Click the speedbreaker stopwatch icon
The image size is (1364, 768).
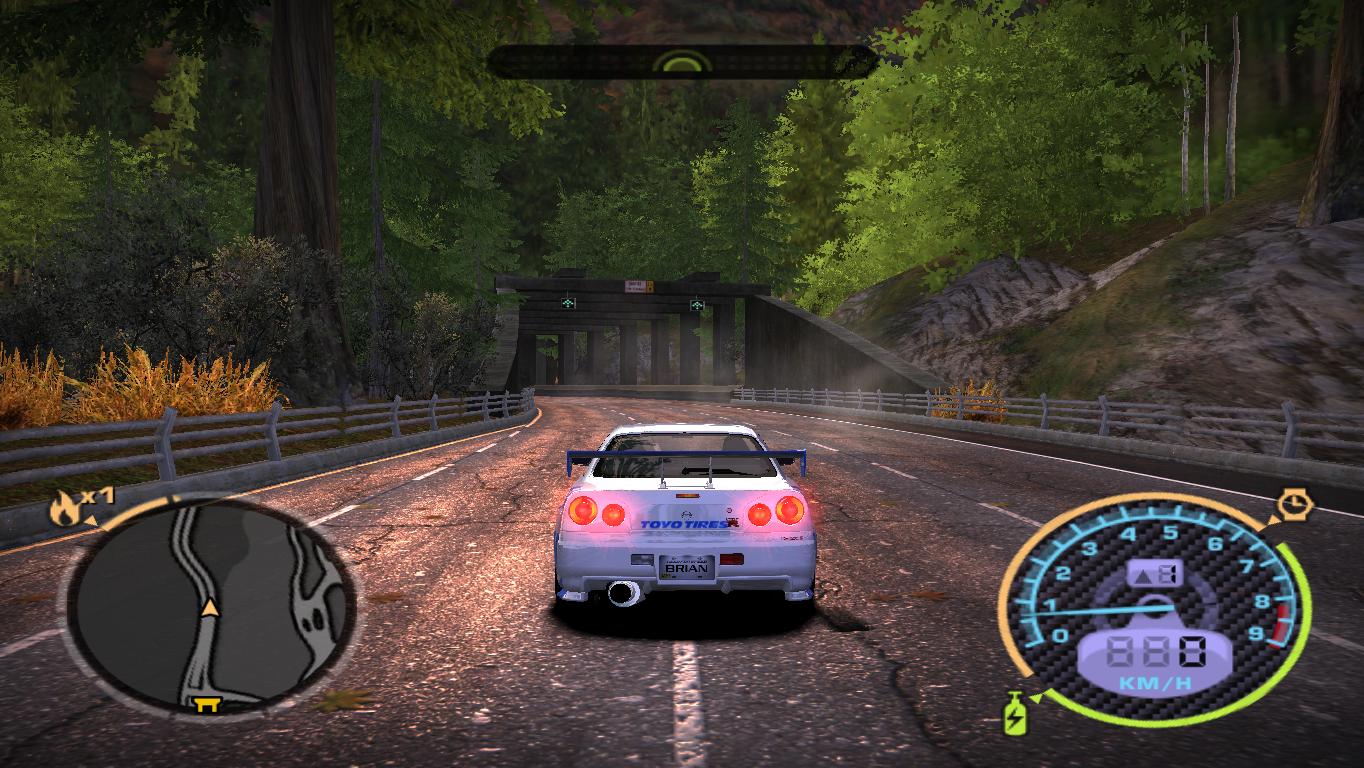pos(1295,503)
